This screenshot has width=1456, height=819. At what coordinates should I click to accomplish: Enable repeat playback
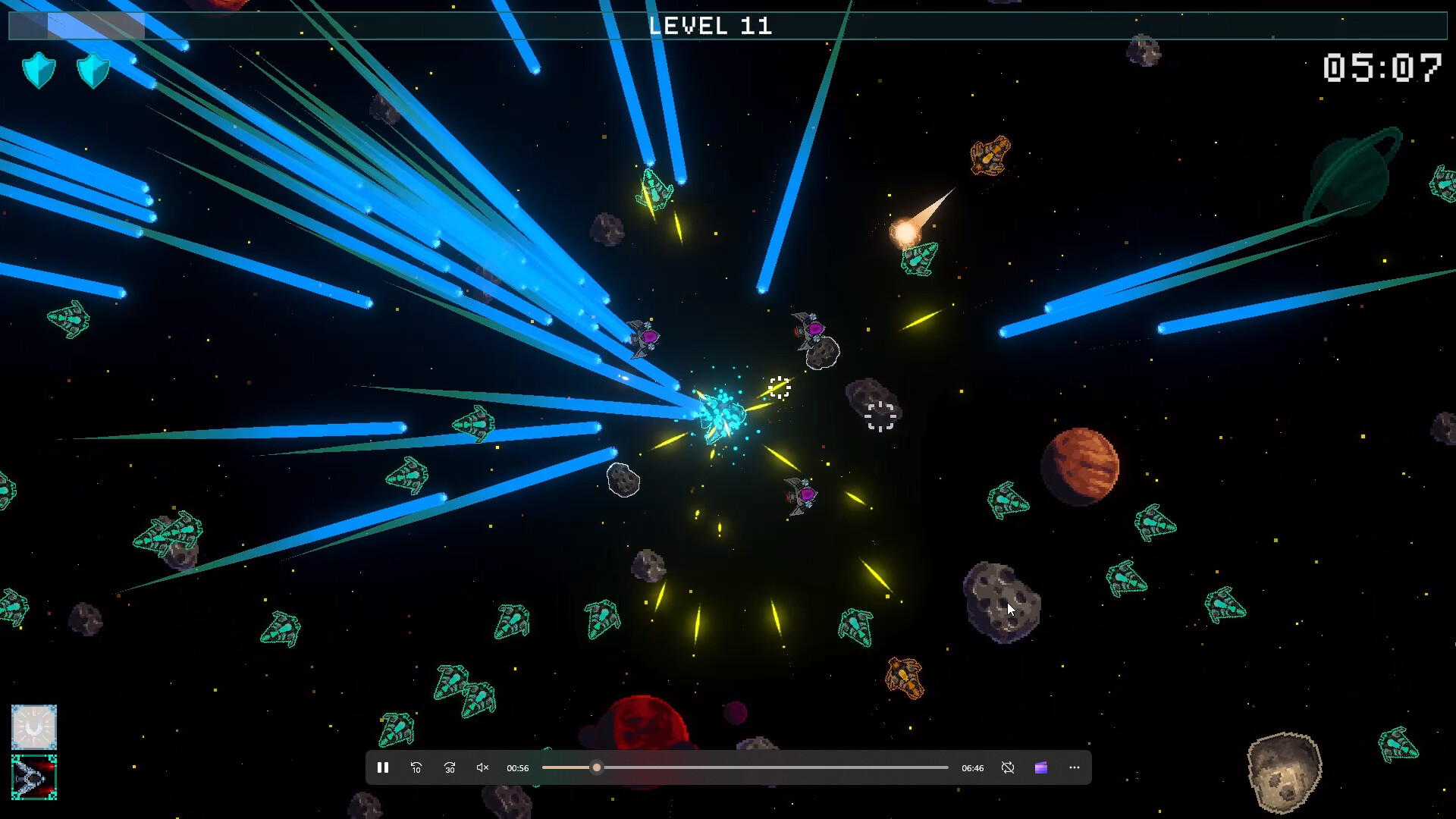coord(1008,767)
